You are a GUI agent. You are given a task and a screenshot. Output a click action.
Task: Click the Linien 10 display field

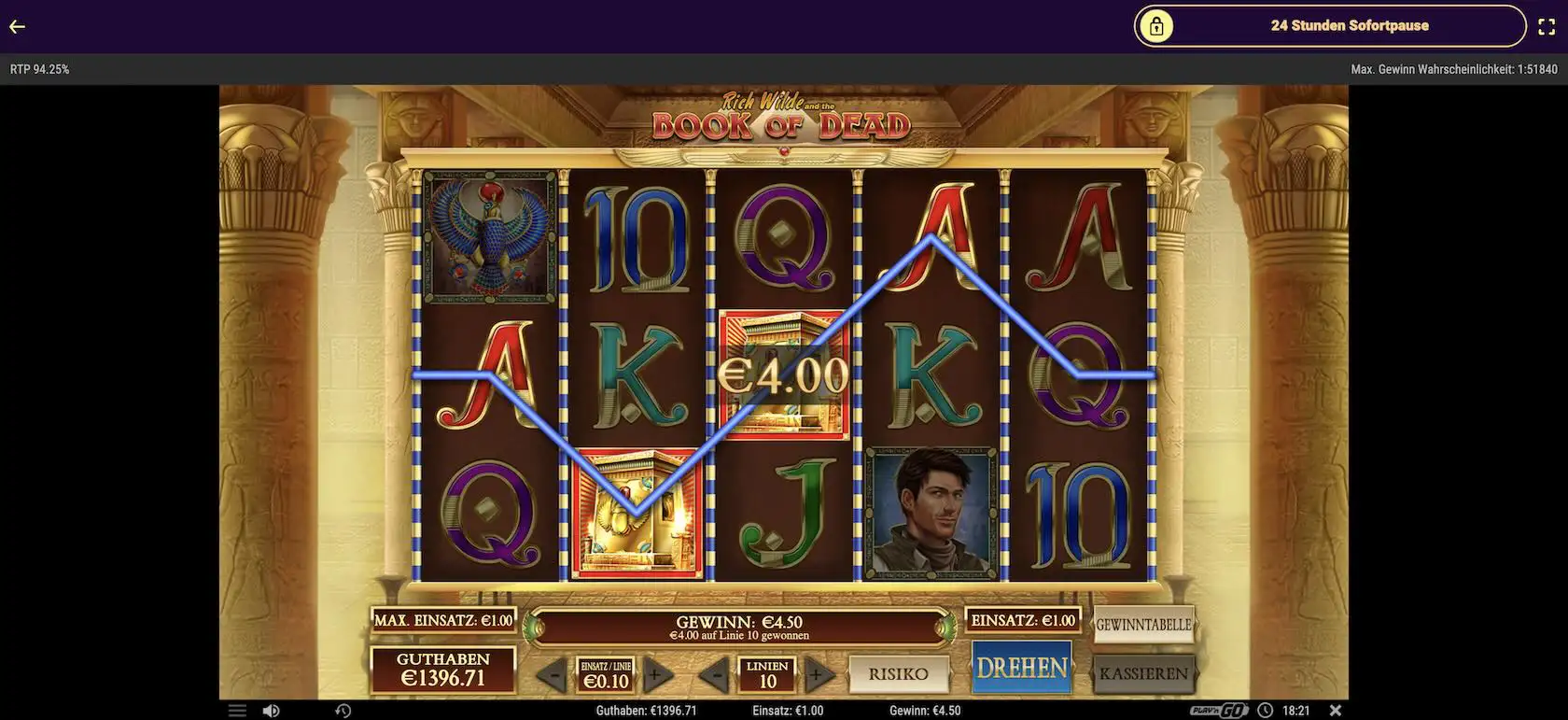click(x=768, y=672)
